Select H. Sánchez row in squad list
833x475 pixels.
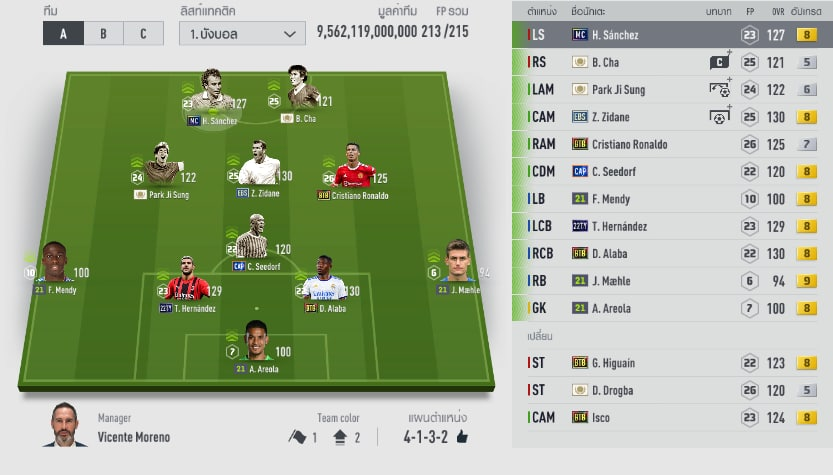(672, 35)
